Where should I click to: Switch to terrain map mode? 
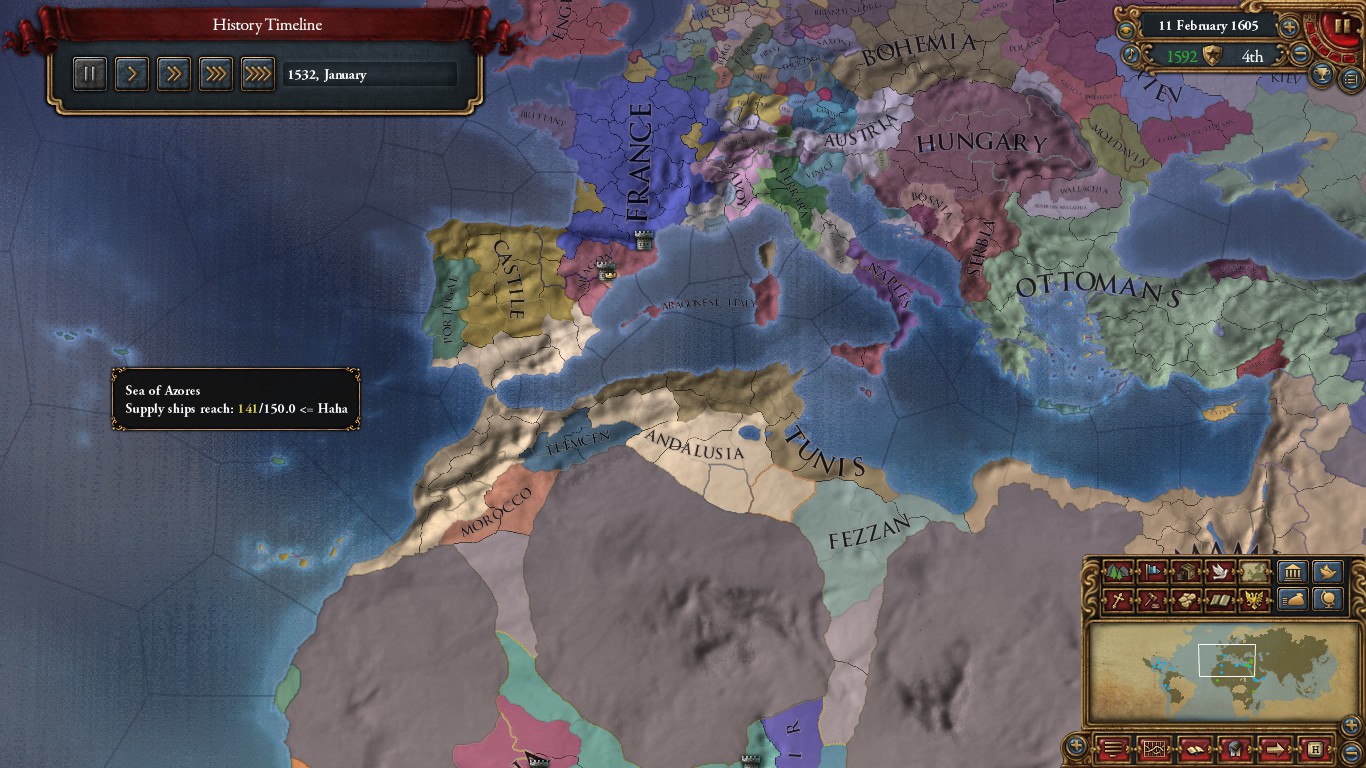click(x=1118, y=573)
